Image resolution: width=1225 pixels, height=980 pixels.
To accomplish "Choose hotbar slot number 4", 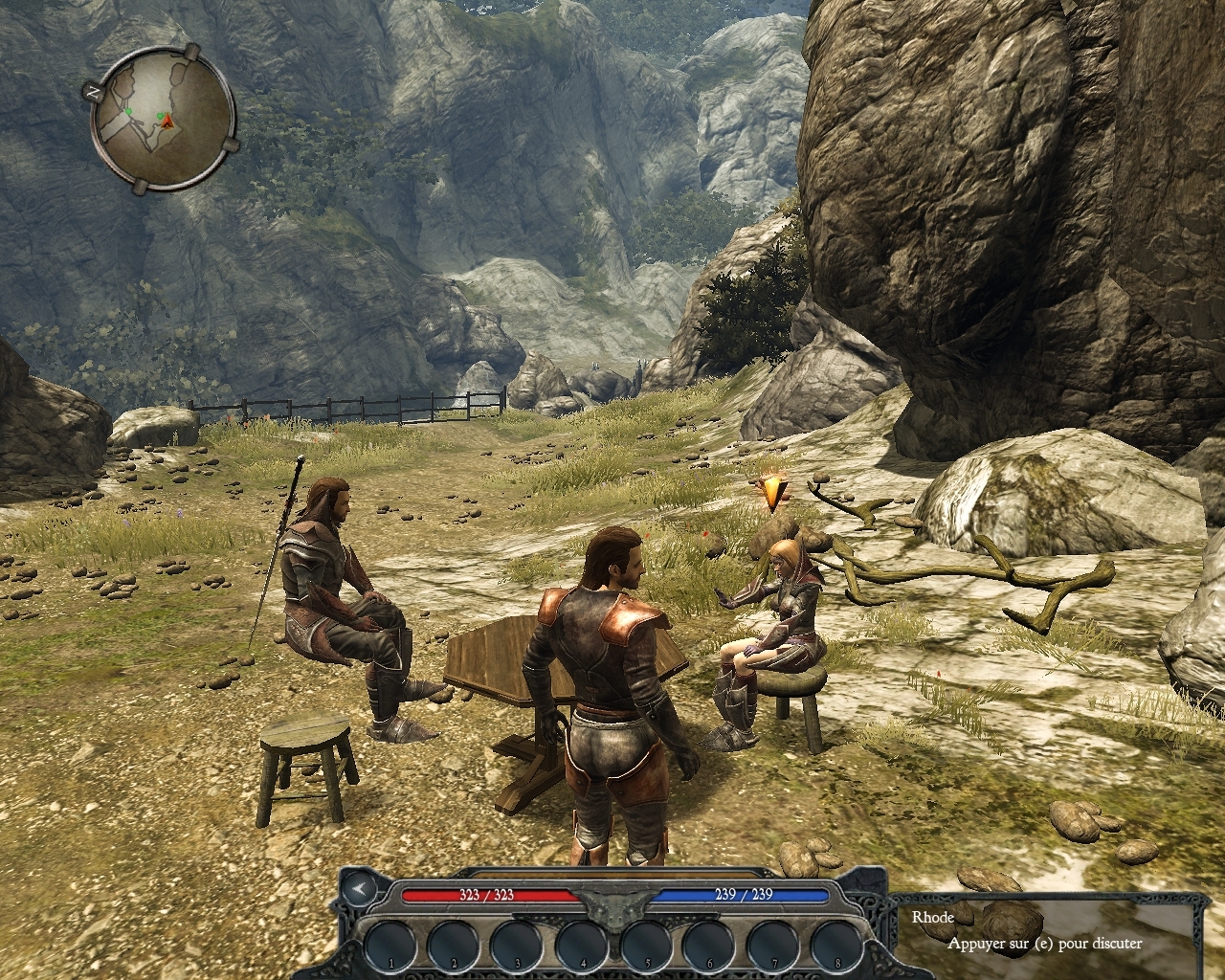I will point(584,946).
